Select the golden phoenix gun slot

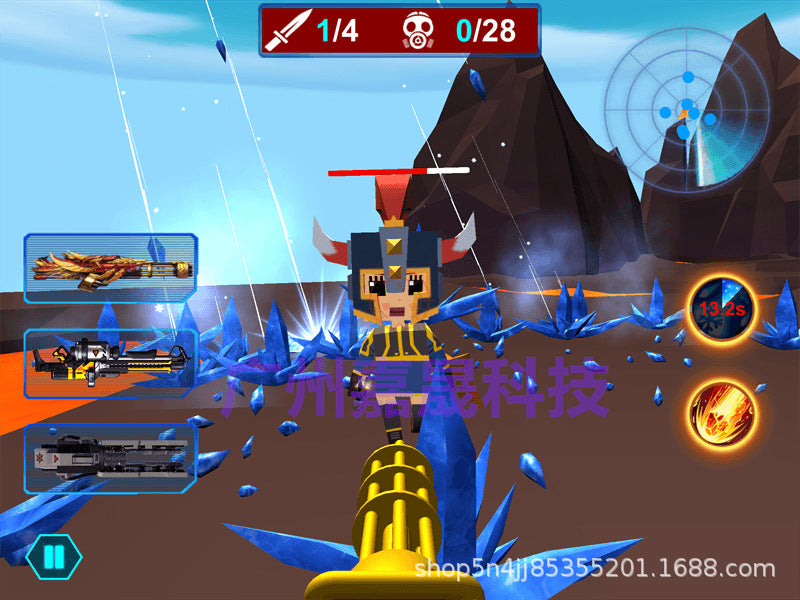coord(110,268)
